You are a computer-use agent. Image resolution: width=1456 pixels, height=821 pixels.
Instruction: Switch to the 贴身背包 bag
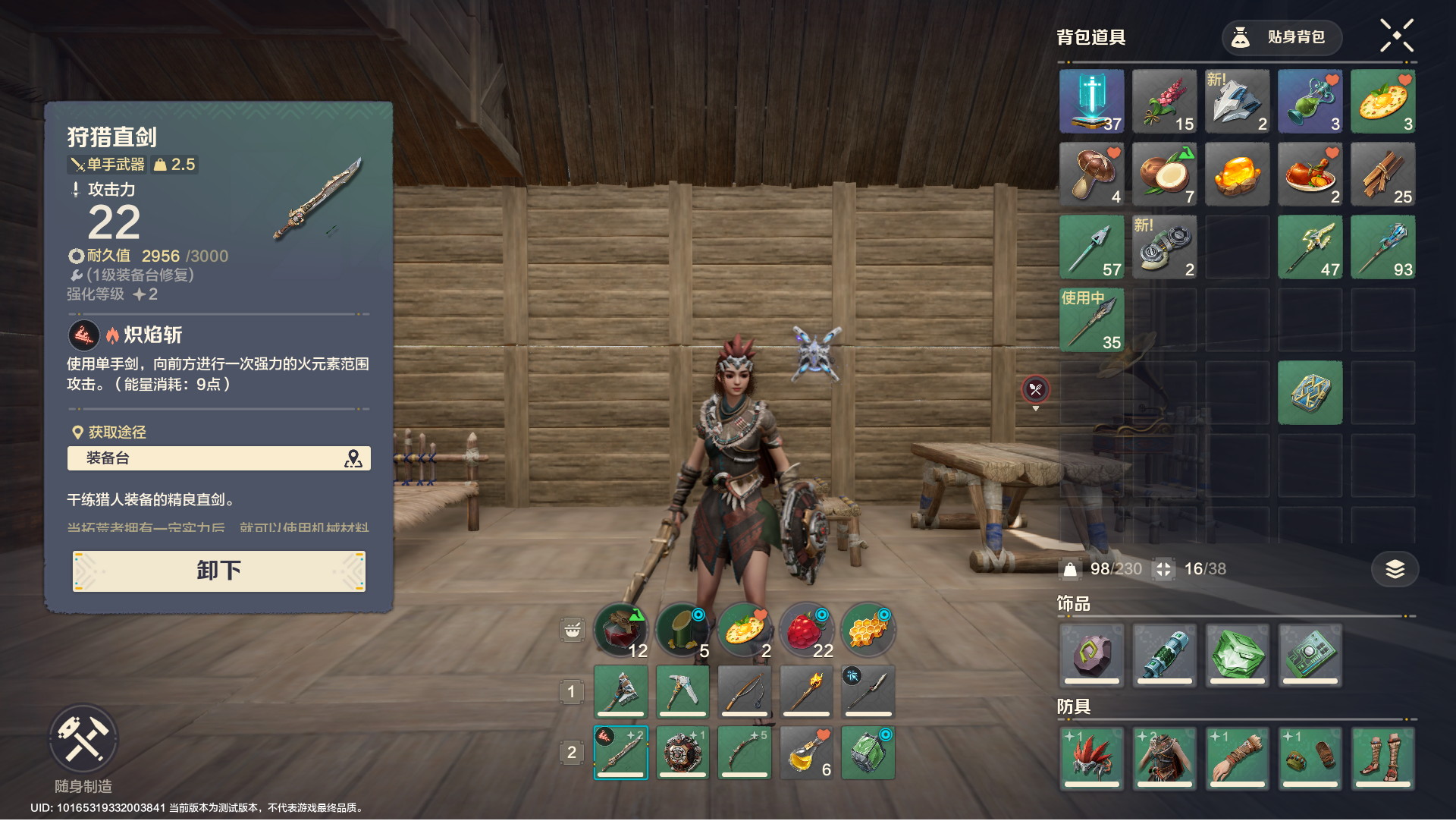1282,37
